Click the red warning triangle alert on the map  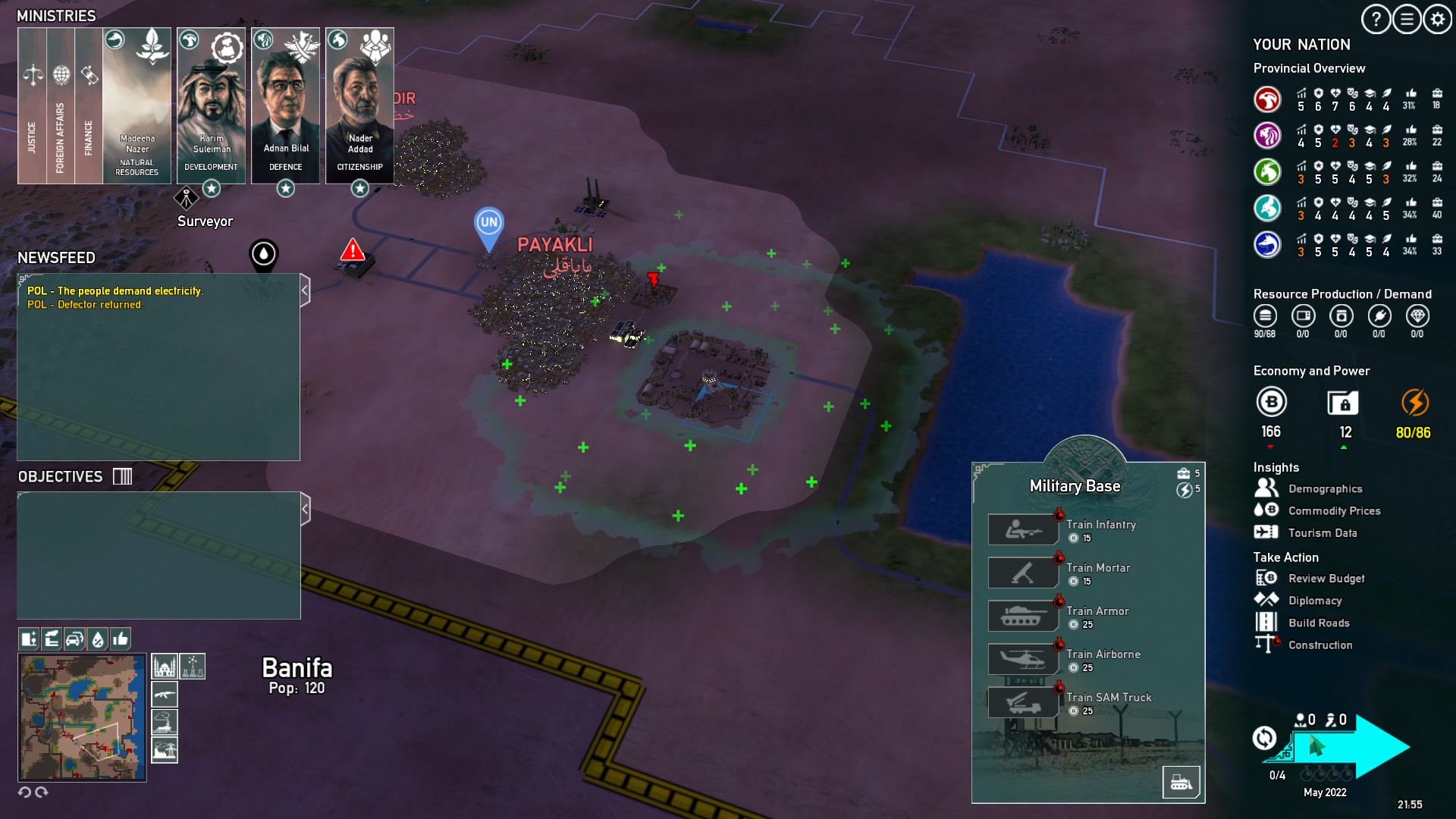click(x=351, y=250)
